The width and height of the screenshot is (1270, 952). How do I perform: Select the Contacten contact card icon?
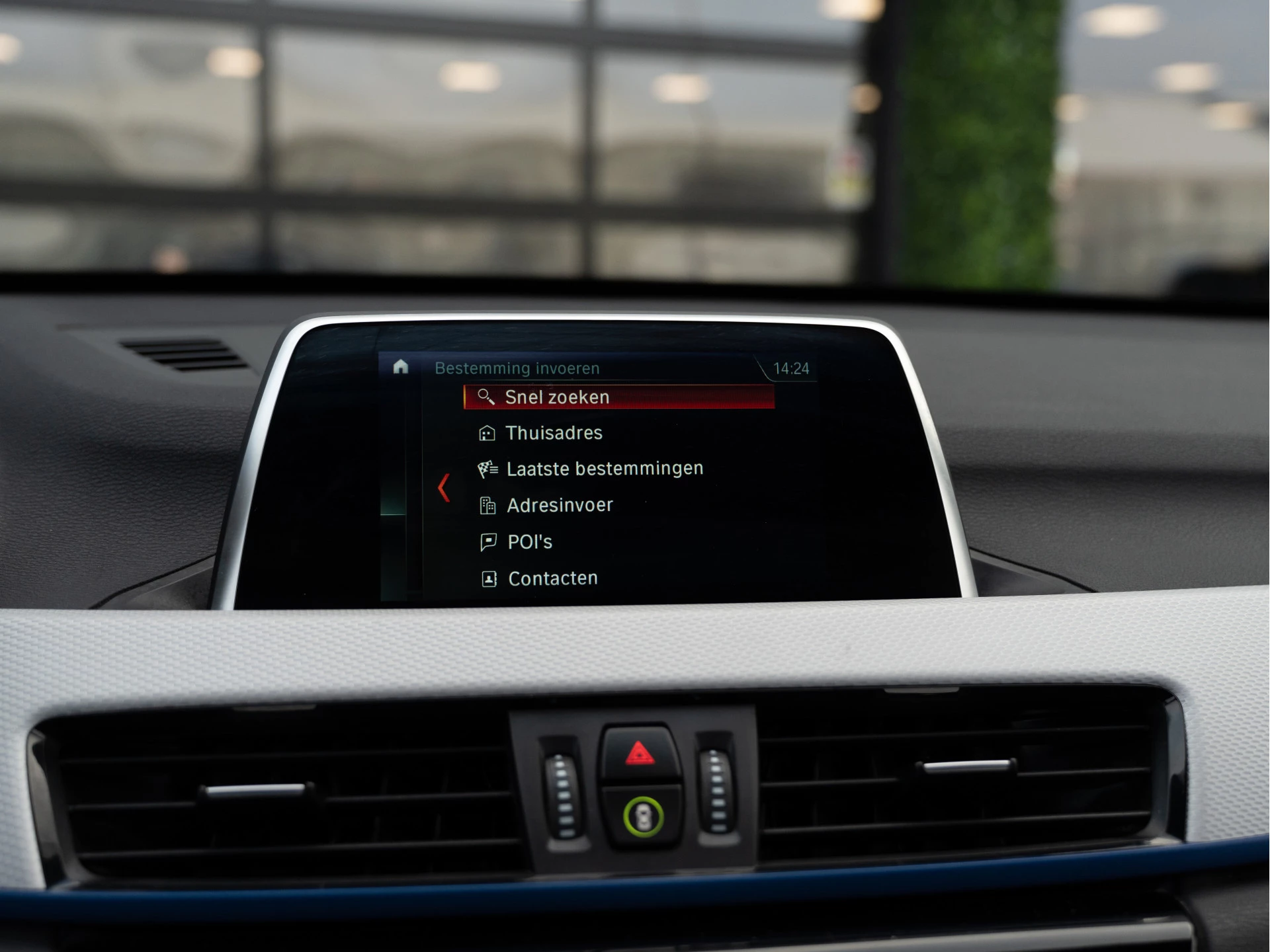click(x=488, y=578)
